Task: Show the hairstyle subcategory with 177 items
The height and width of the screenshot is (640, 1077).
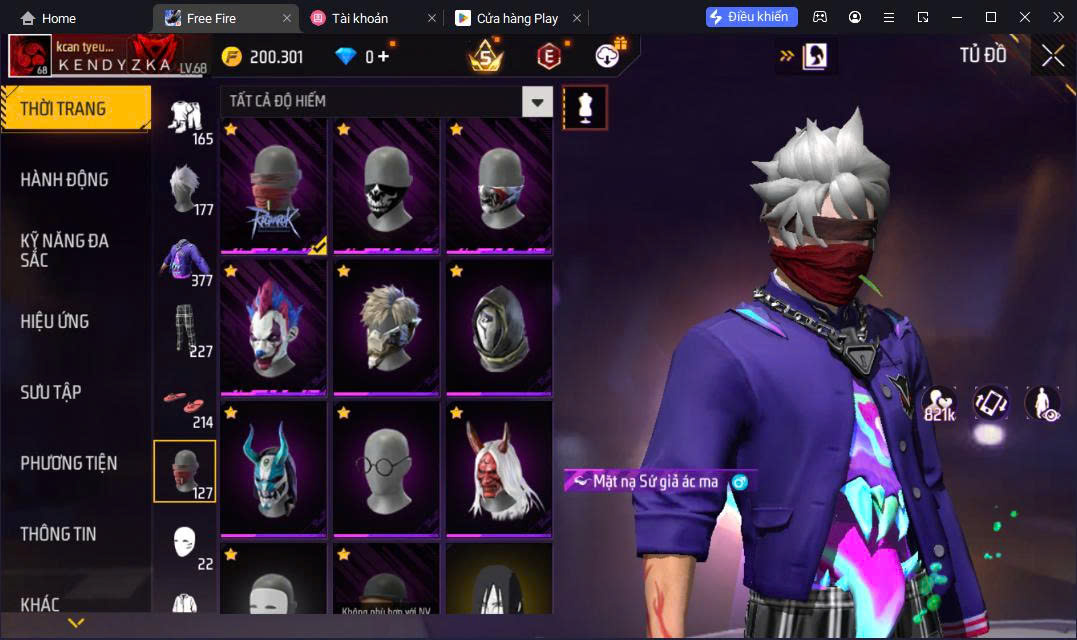Action: 184,188
